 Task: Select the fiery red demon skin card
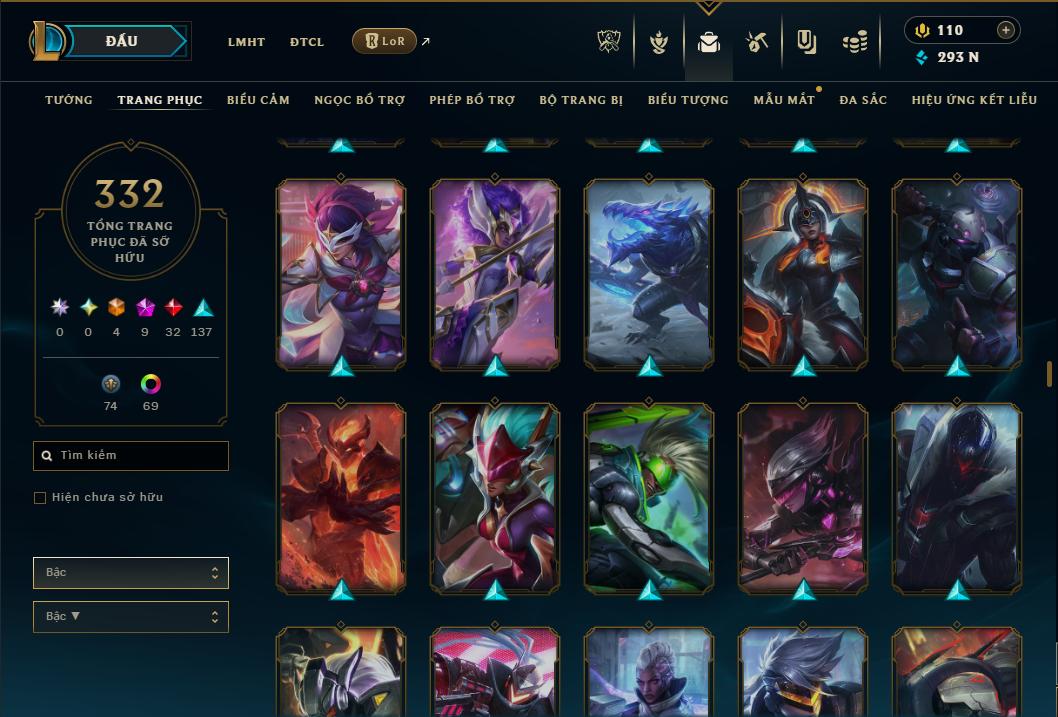341,496
